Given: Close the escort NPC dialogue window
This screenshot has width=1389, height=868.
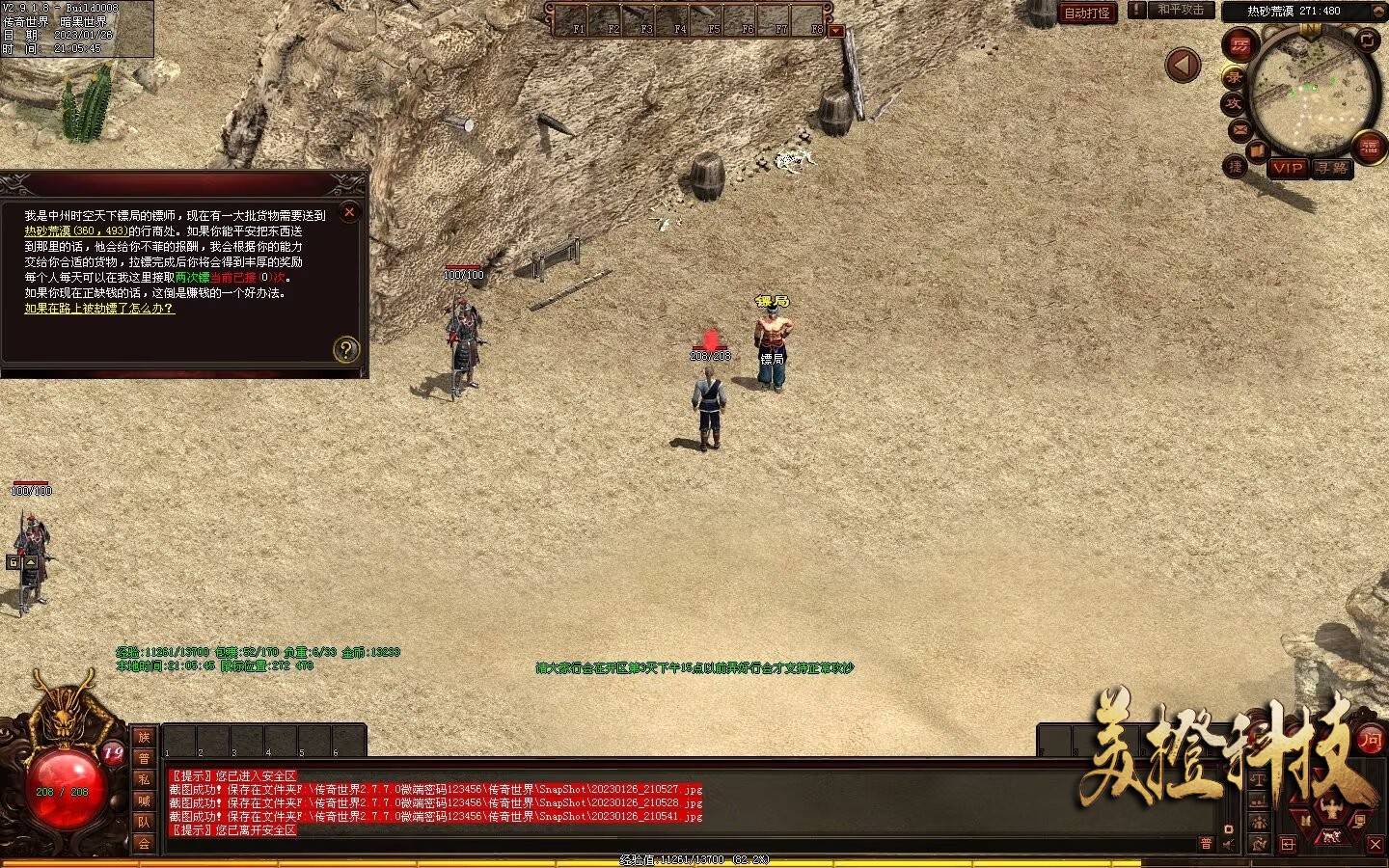Looking at the screenshot, I should pos(349,212).
